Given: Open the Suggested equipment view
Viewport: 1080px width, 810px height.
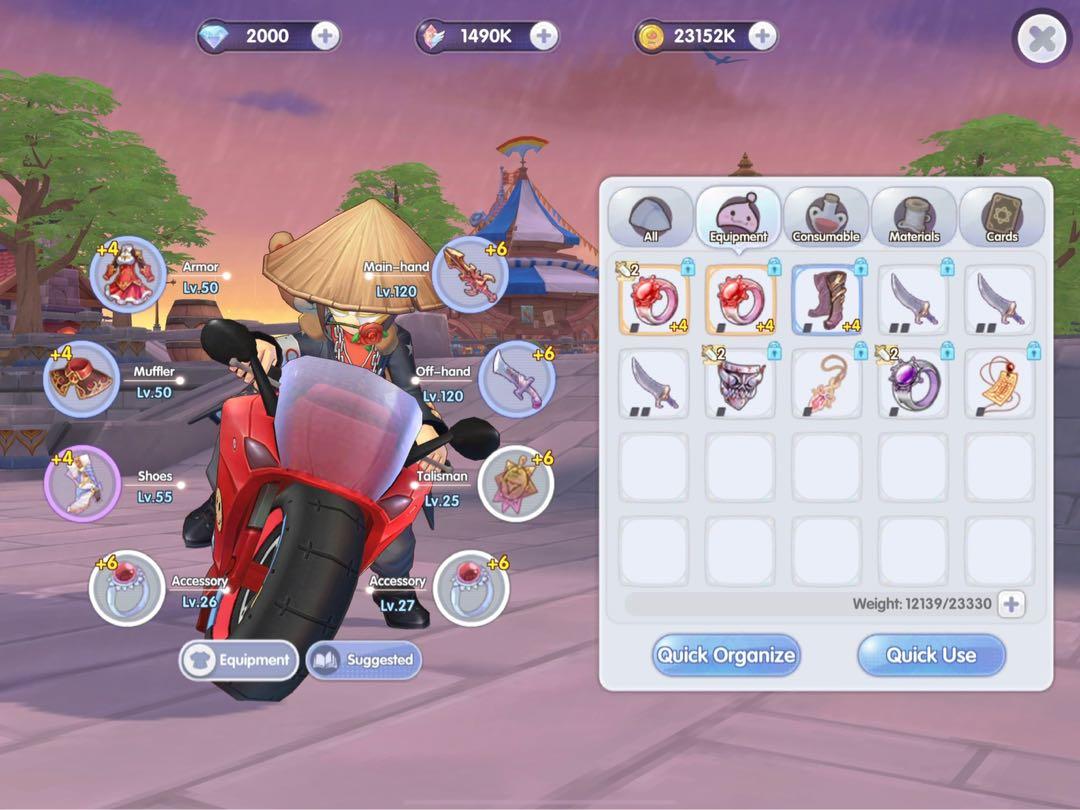Looking at the screenshot, I should tap(364, 660).
